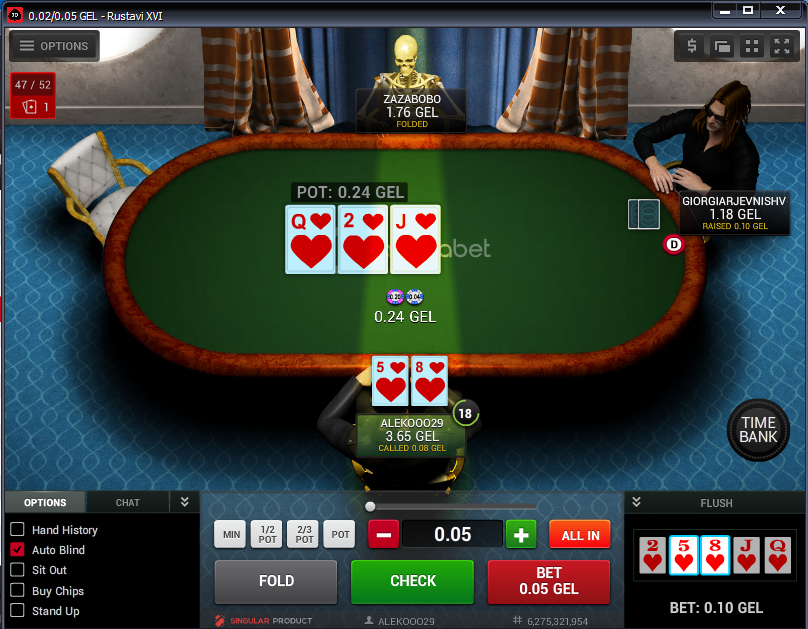Click the bet amount input field
Image resolution: width=808 pixels, height=629 pixels.
click(x=452, y=535)
